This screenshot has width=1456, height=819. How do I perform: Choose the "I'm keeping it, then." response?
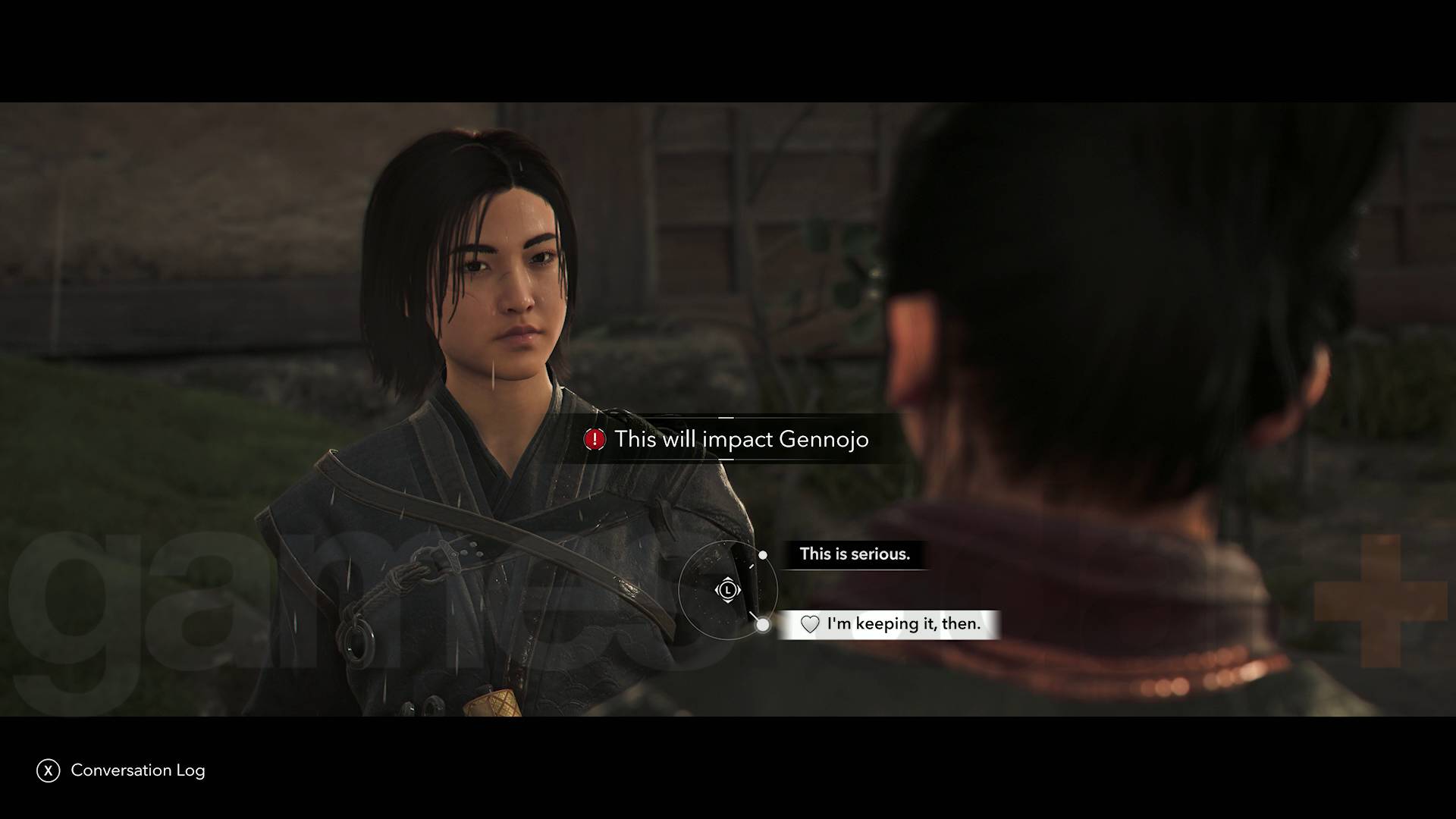coord(902,624)
